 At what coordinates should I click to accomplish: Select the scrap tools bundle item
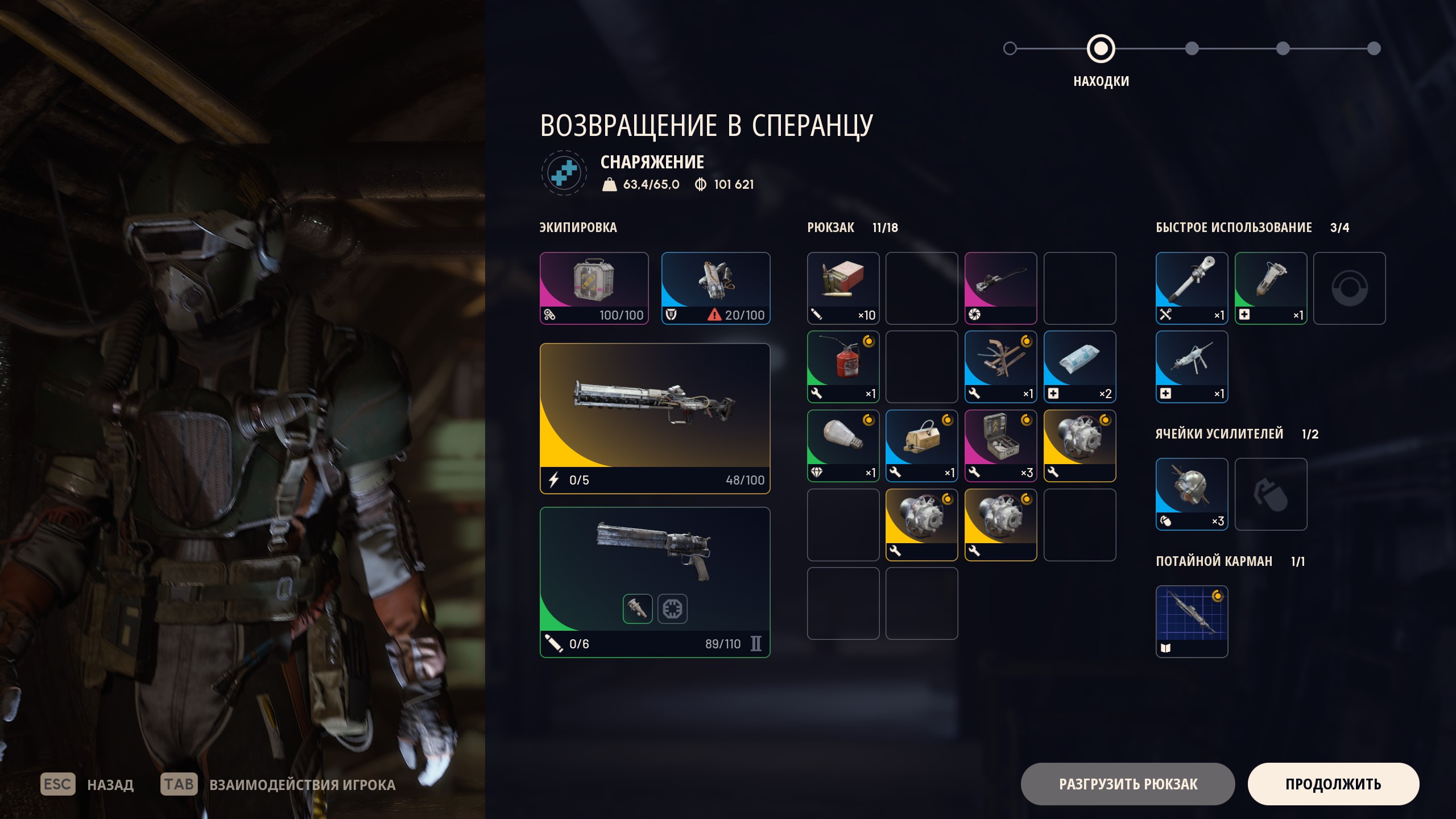(x=1000, y=367)
